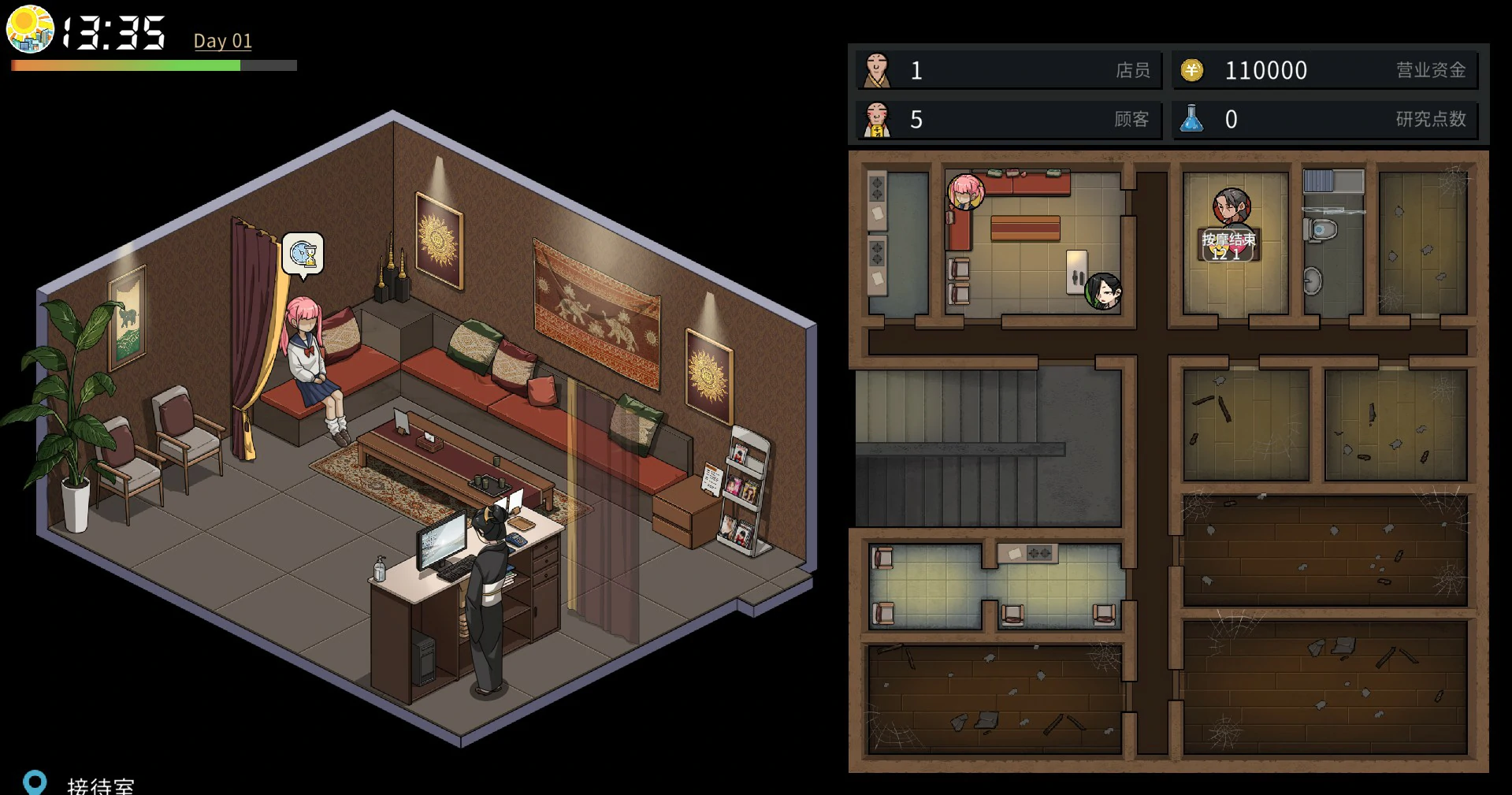
Task: Open the 顾客 customer panel
Action: pyautogui.click(x=1008, y=120)
